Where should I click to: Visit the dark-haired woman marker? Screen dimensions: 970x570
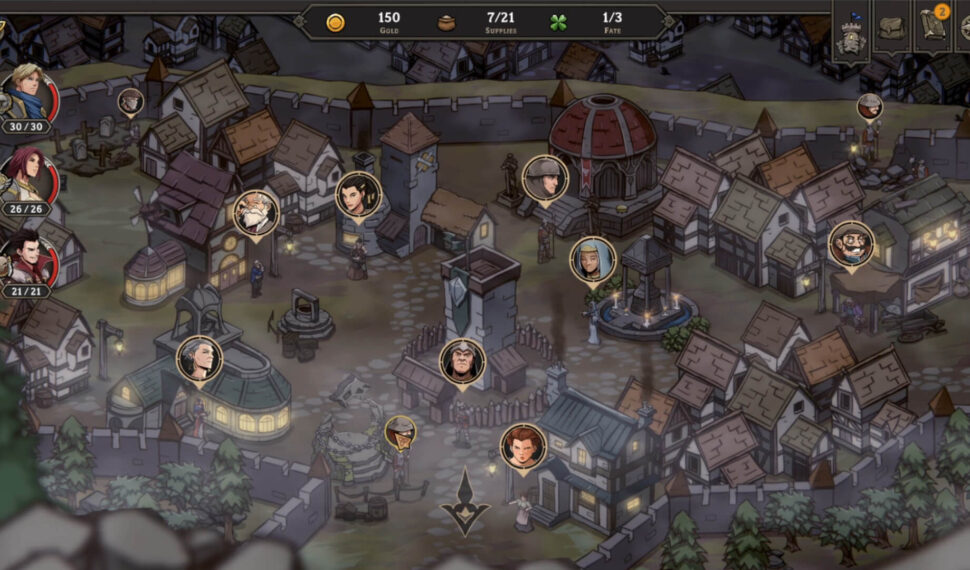coord(358,195)
